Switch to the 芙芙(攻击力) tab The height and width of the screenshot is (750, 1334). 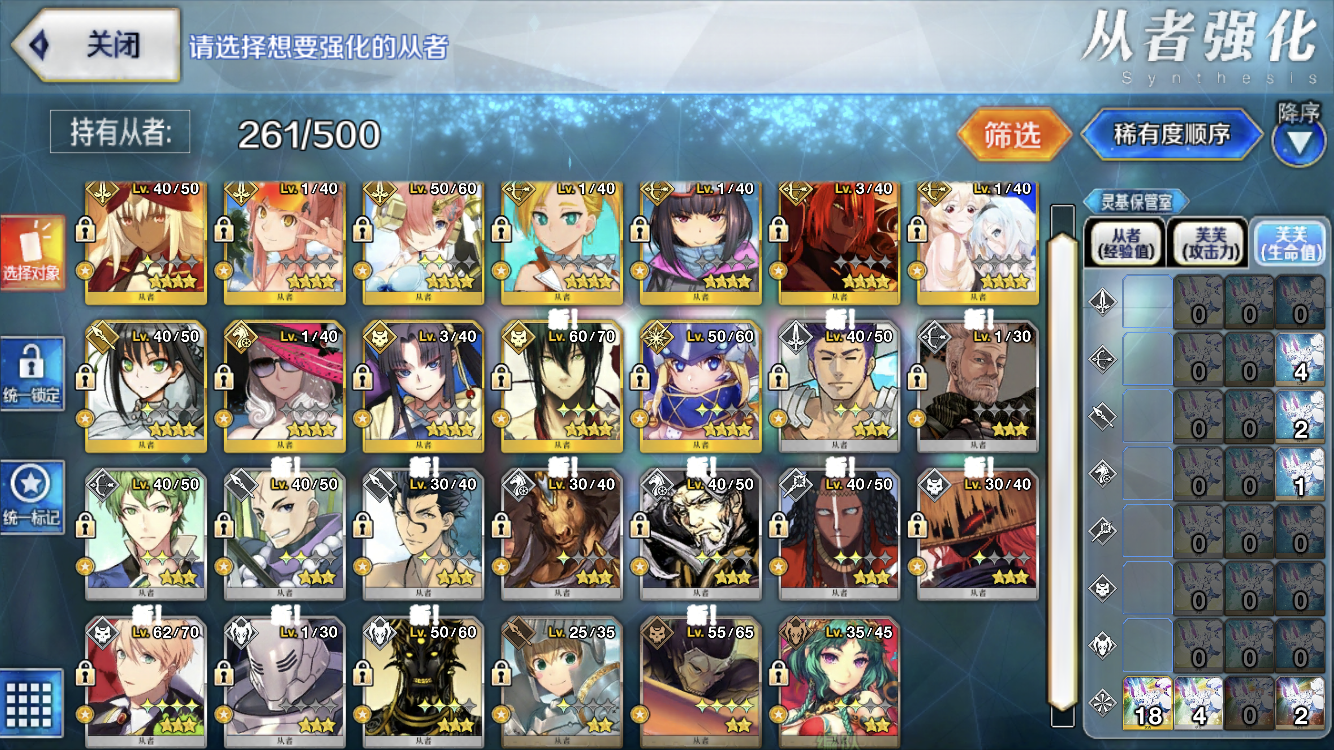click(x=1206, y=243)
